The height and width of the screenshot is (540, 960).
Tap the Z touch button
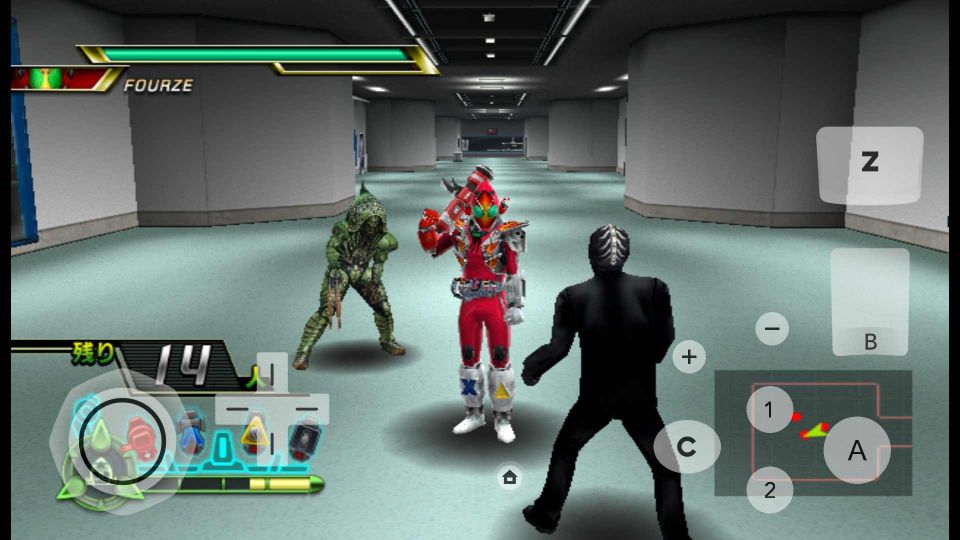click(869, 164)
